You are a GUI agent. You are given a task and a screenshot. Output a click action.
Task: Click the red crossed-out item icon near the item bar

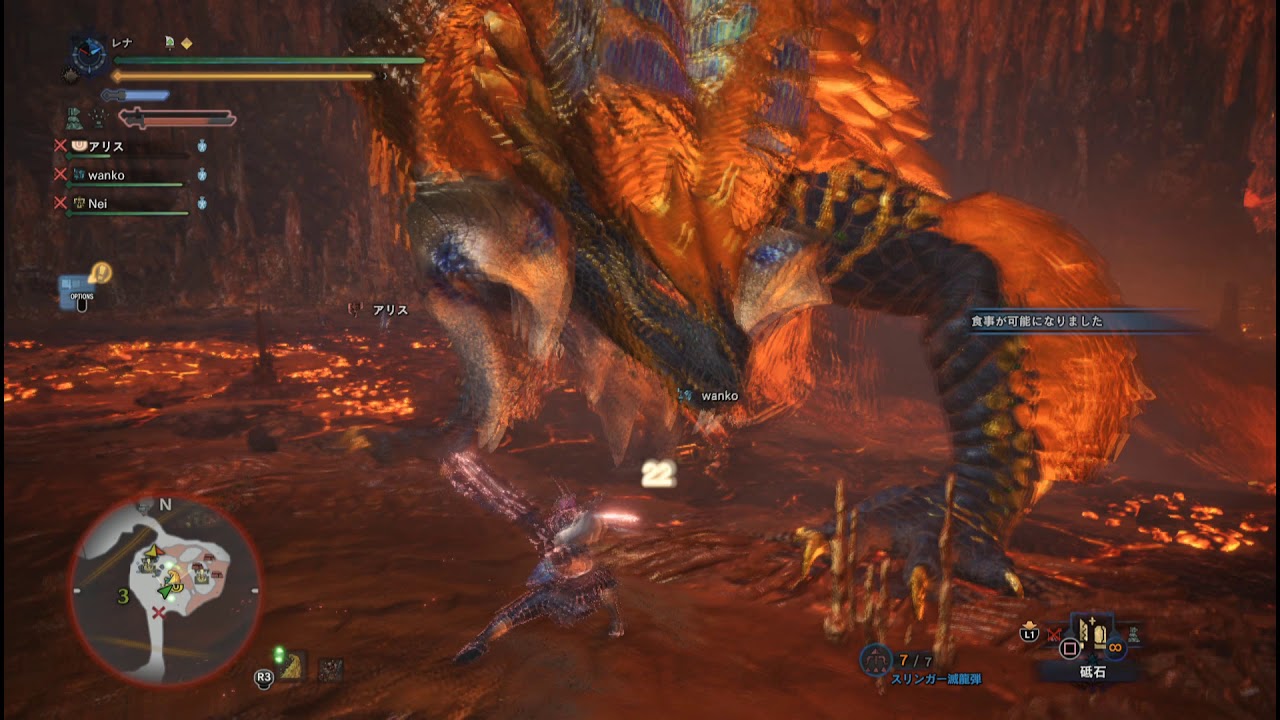(1052, 636)
